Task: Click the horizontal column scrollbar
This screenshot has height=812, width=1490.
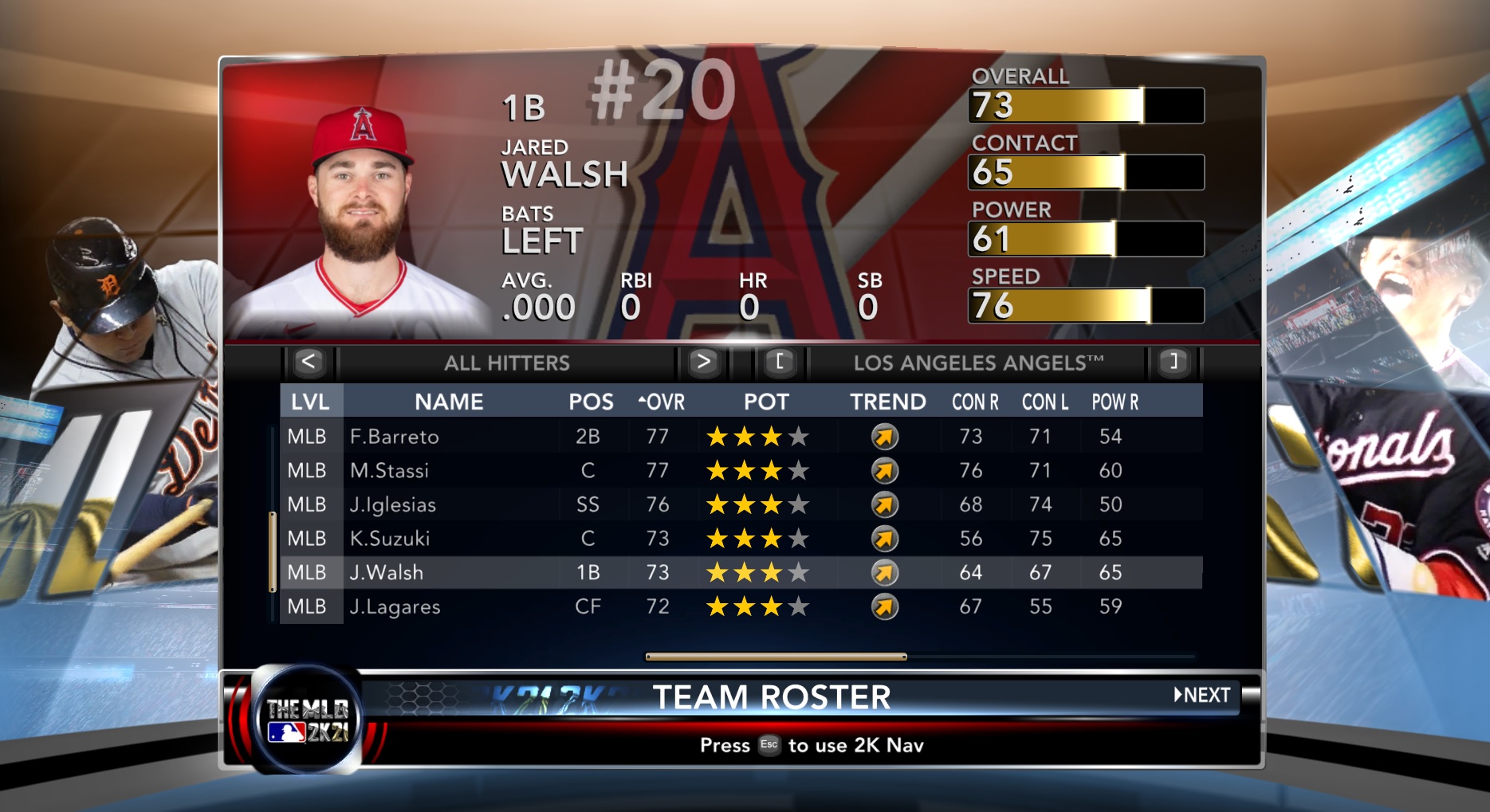Action: pyautogui.click(x=776, y=657)
